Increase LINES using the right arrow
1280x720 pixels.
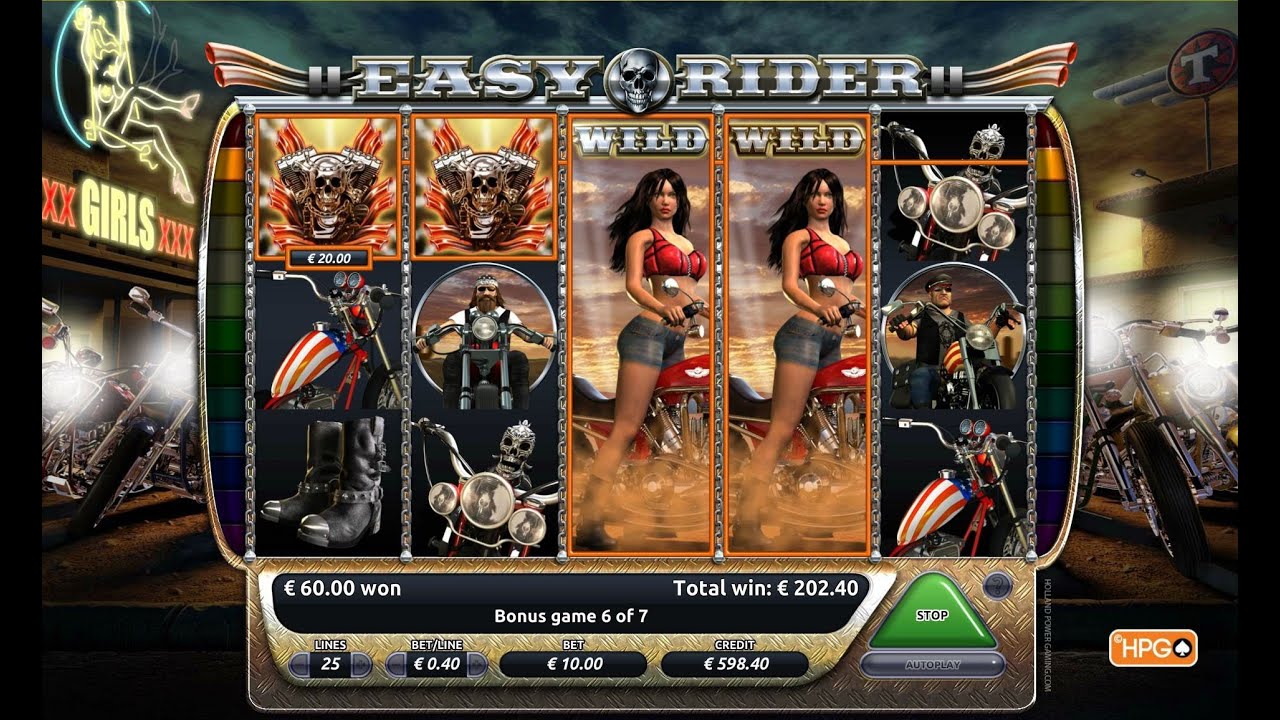click(x=361, y=662)
